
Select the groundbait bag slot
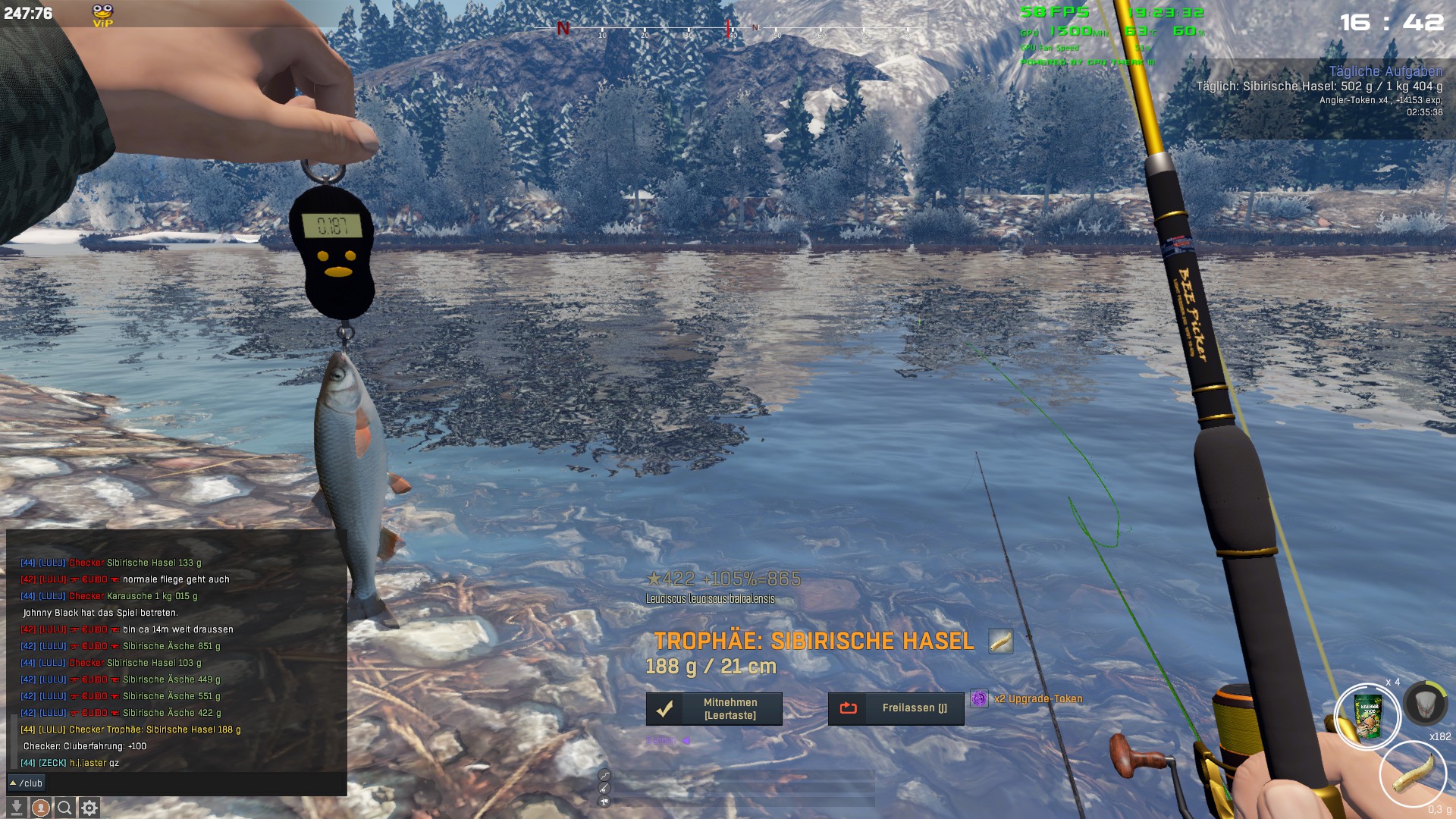[1368, 717]
